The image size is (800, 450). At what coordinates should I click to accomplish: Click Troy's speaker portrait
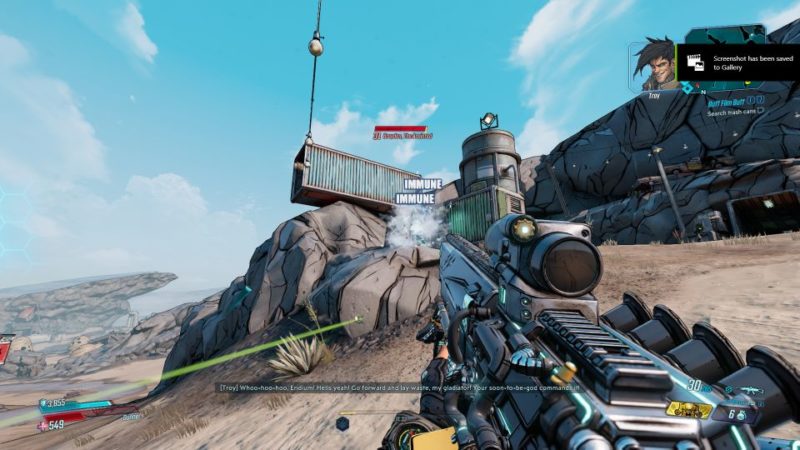(653, 65)
